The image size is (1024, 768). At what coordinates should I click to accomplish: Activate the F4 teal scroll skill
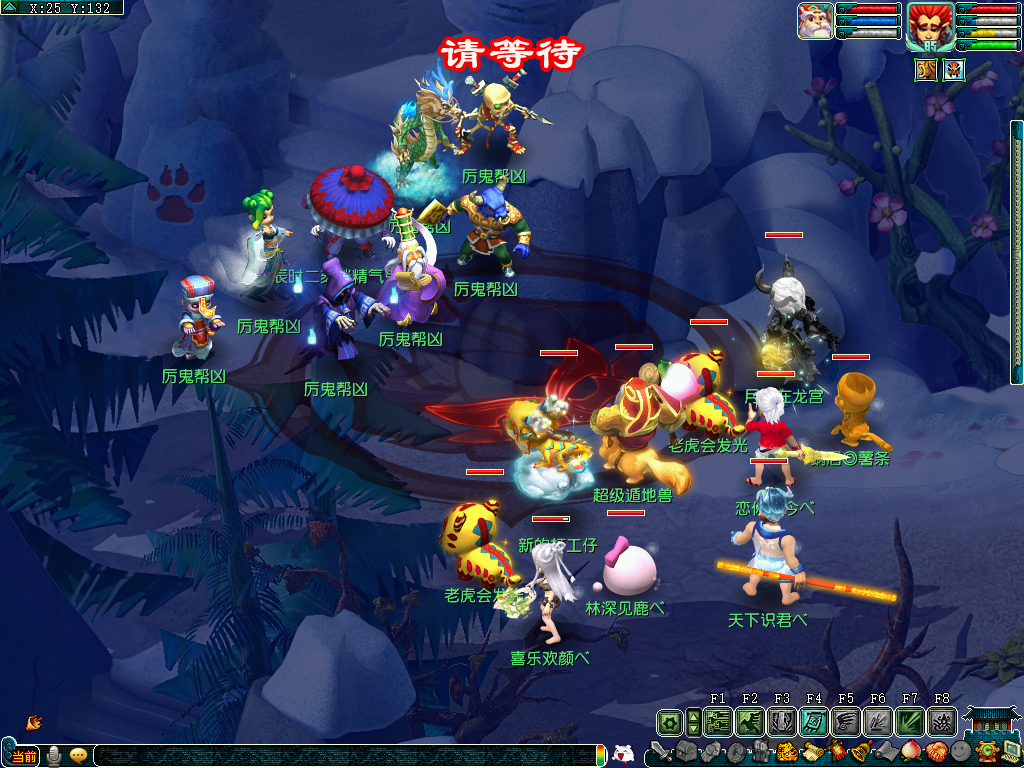814,721
